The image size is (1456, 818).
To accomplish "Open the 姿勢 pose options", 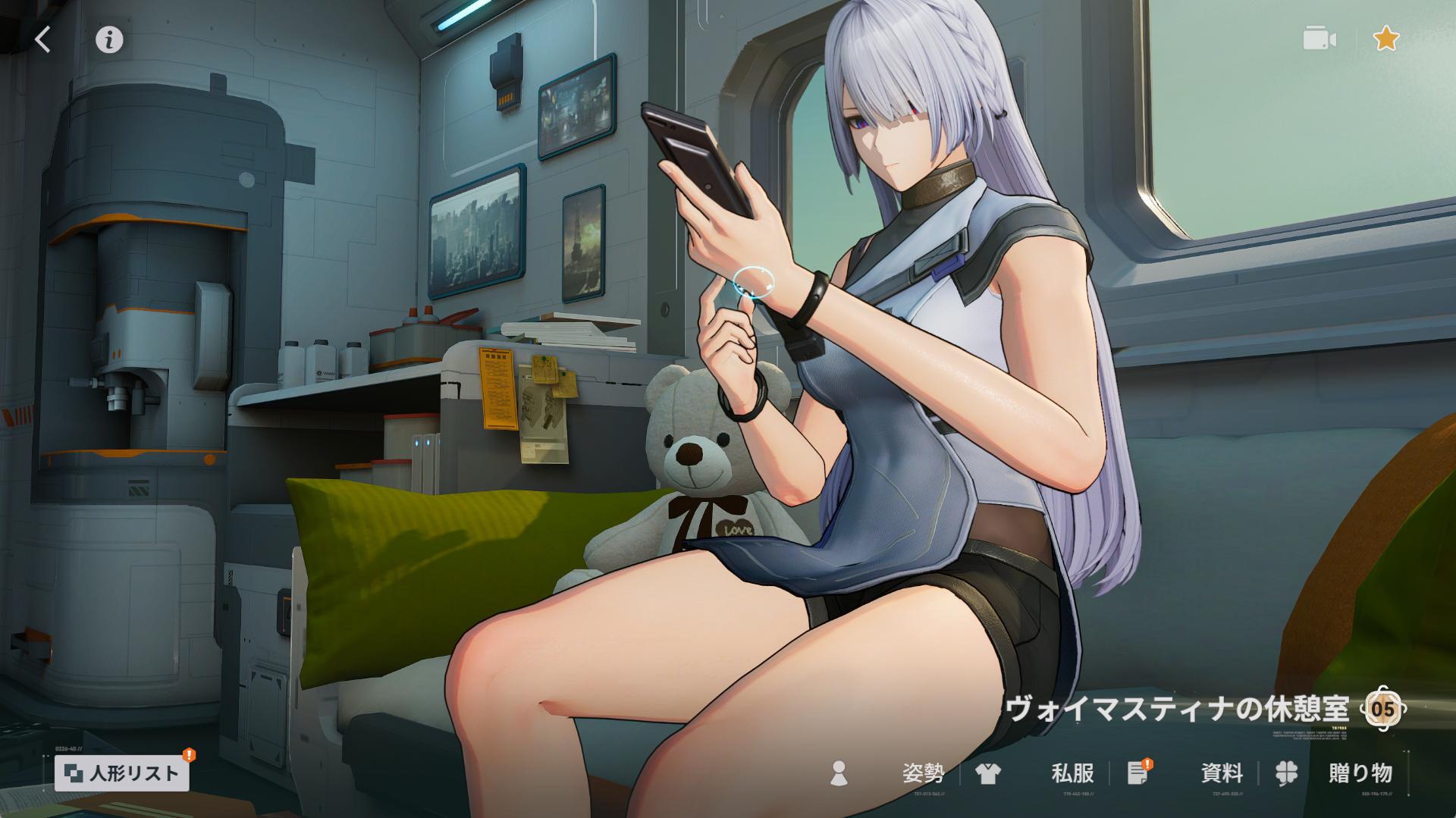I will pyautogui.click(x=921, y=773).
